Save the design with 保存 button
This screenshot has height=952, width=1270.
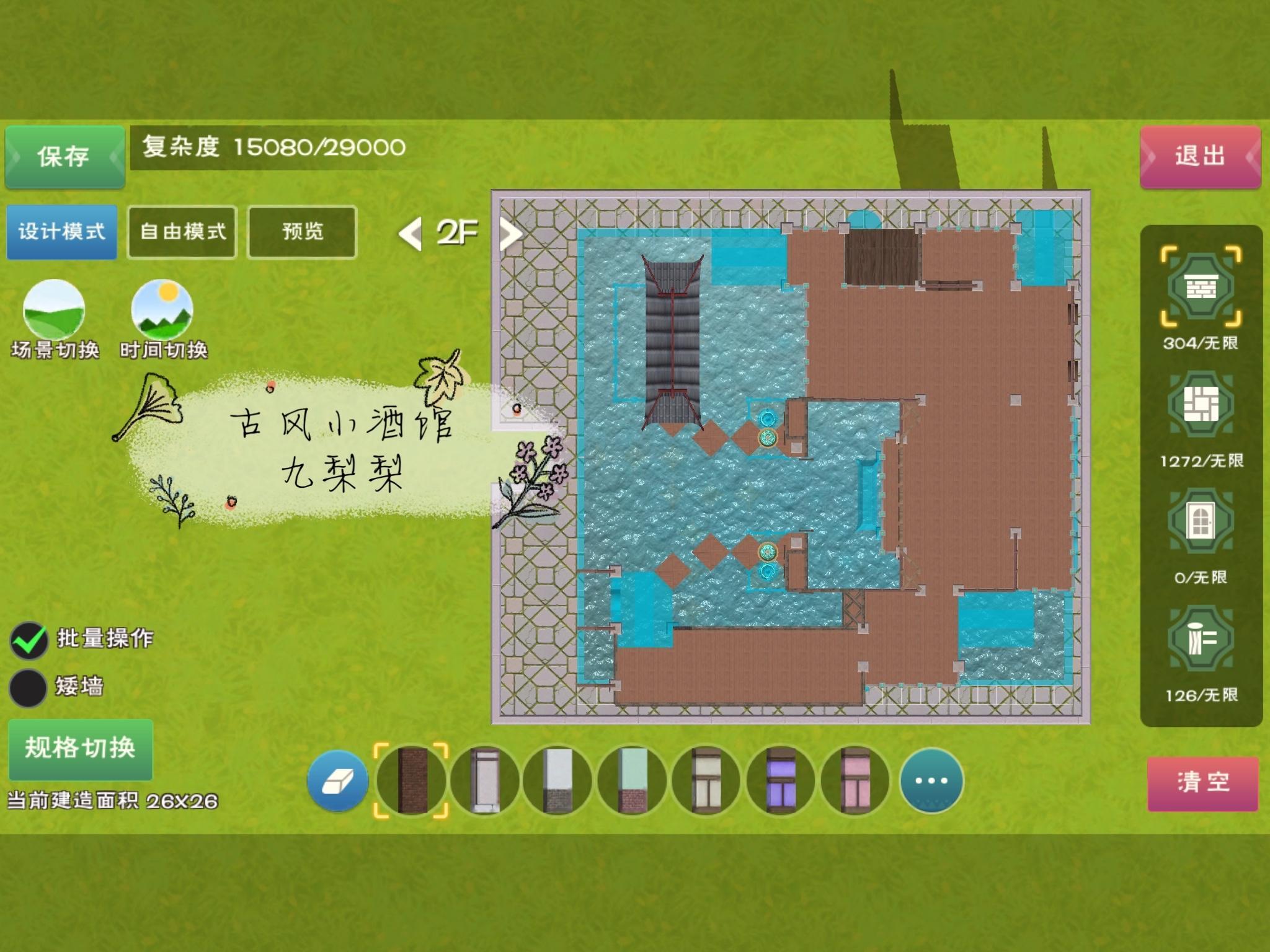[x=64, y=156]
